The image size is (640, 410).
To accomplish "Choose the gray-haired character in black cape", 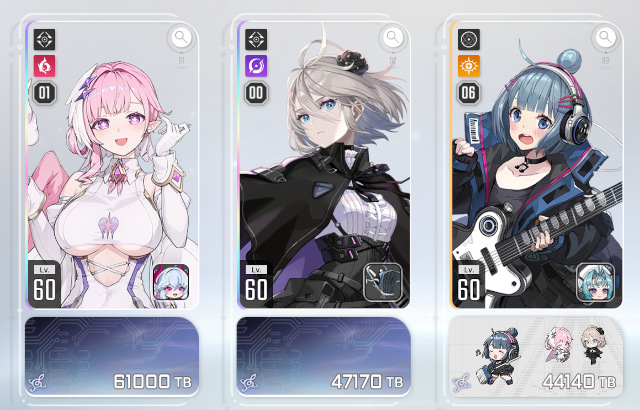I will pos(322,170).
